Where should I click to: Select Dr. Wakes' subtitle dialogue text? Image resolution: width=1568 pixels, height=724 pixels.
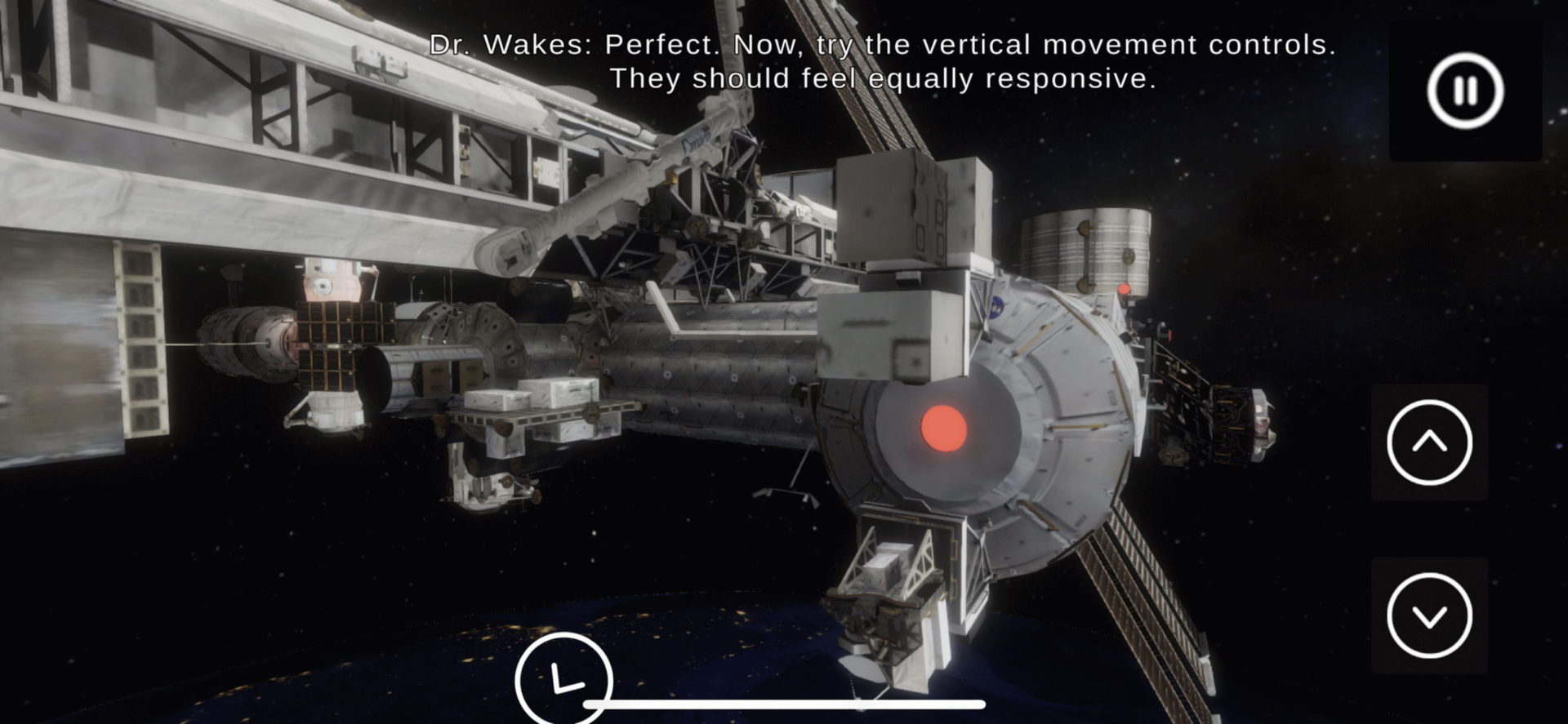(800, 47)
